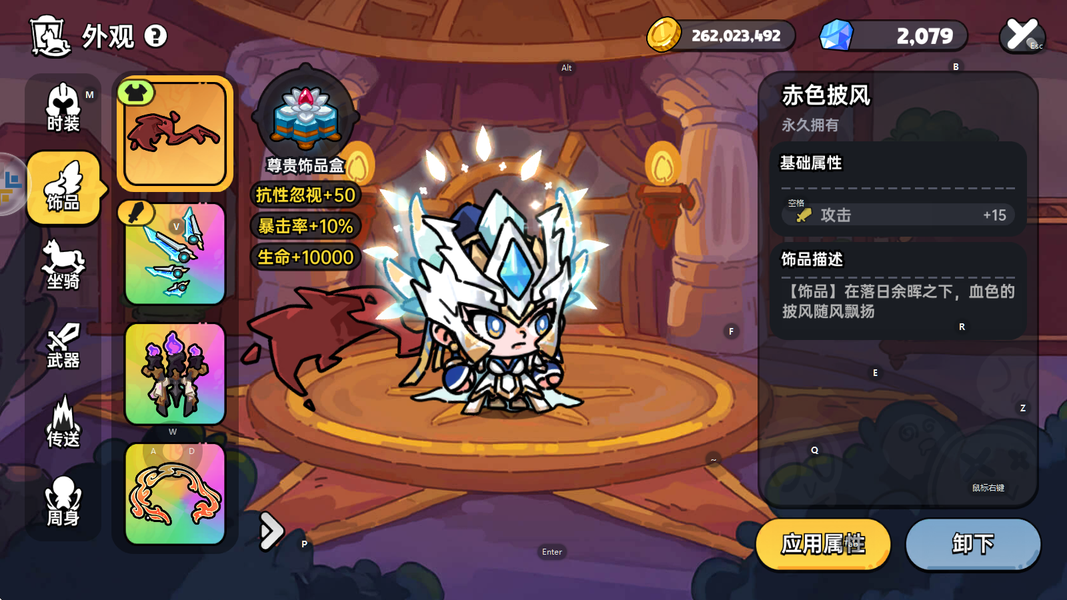1067x600 pixels.
Task: Open the 周身 aura tab
Action: point(63,502)
